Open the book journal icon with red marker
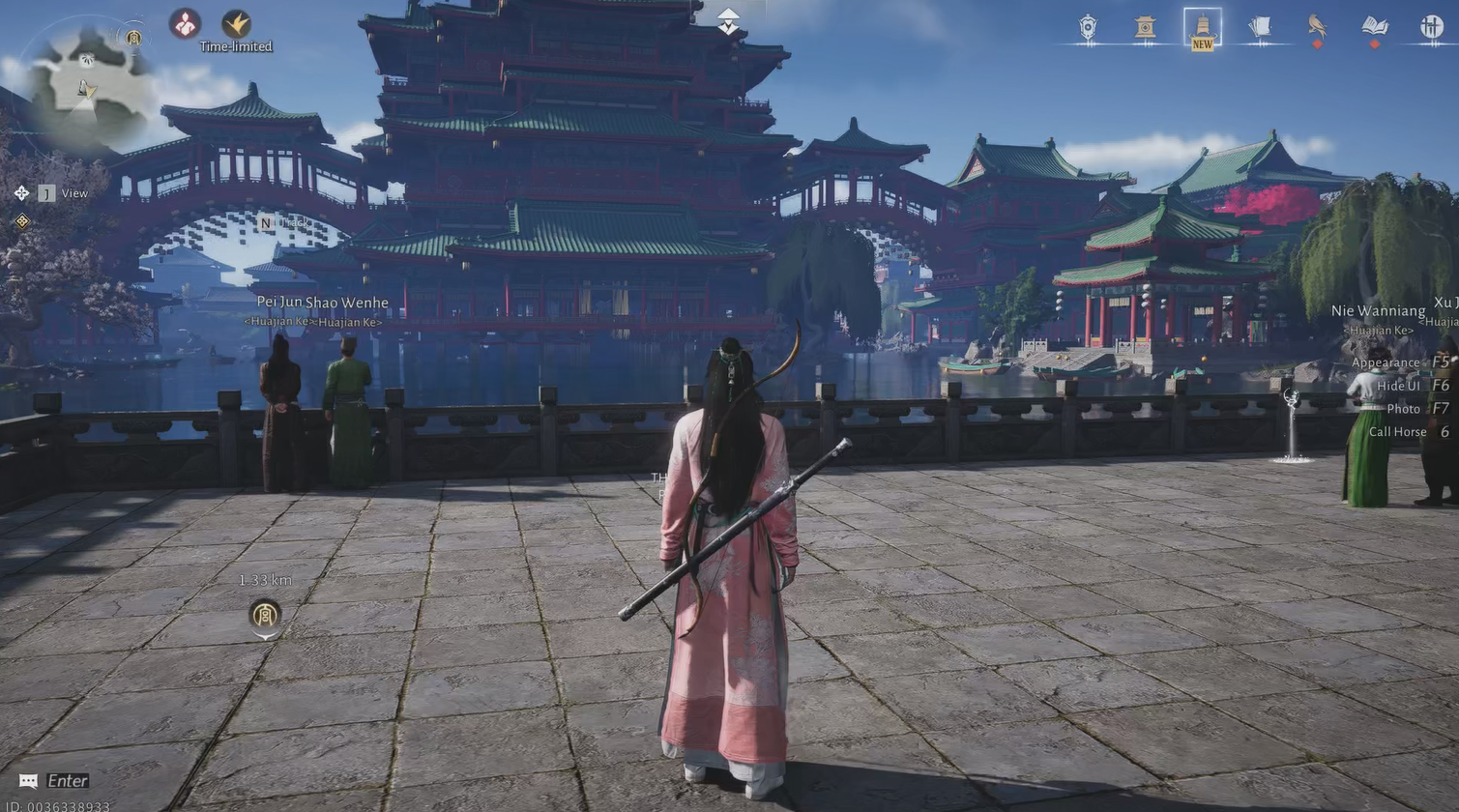1459x812 pixels. coord(1374,26)
